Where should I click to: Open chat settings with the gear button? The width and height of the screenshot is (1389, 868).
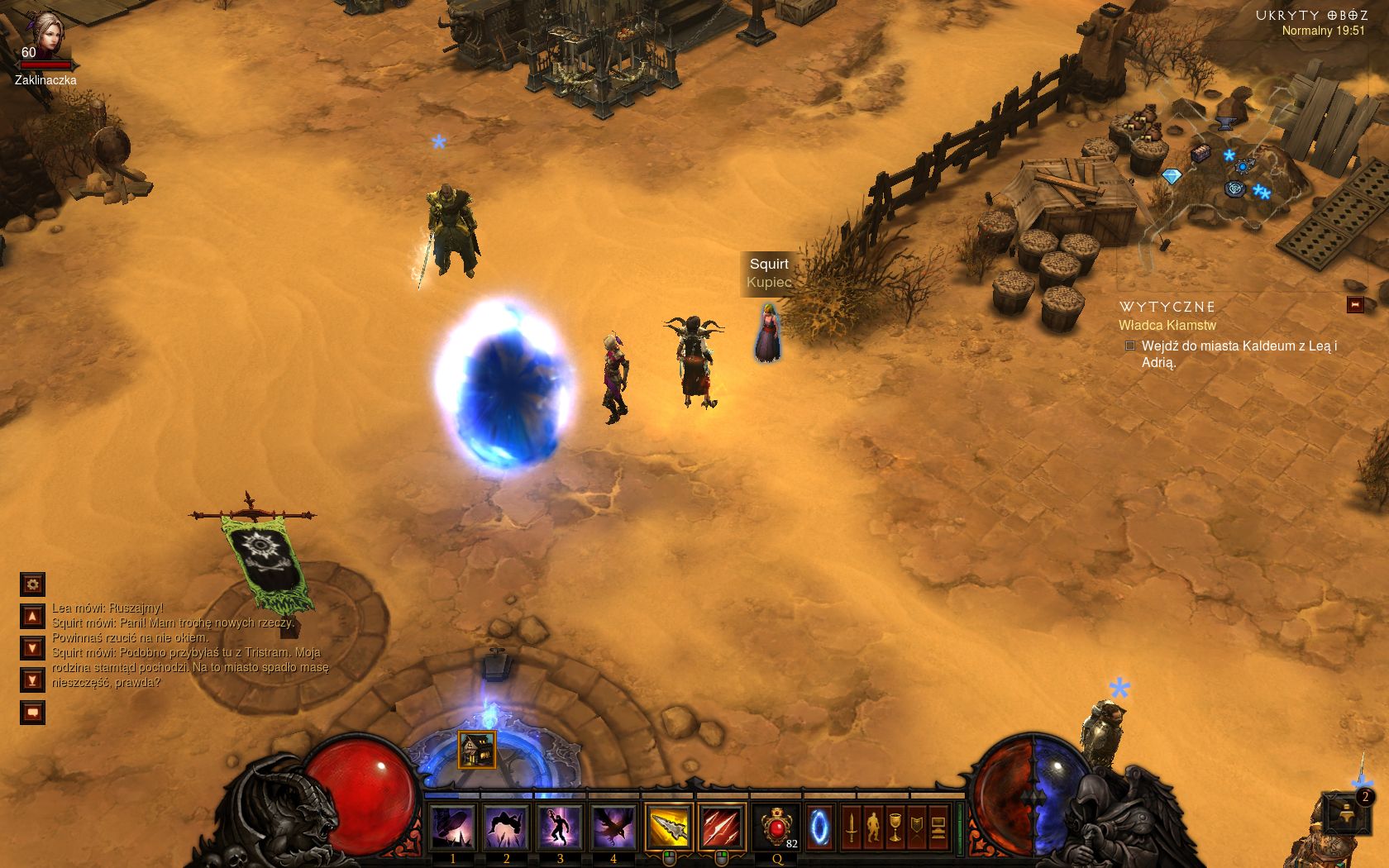(32, 584)
